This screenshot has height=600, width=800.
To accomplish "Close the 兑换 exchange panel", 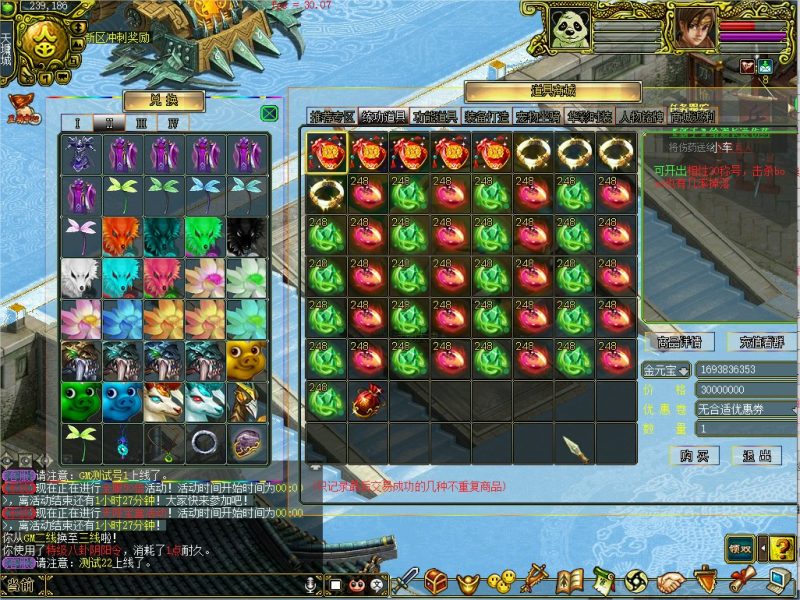I will coord(268,113).
